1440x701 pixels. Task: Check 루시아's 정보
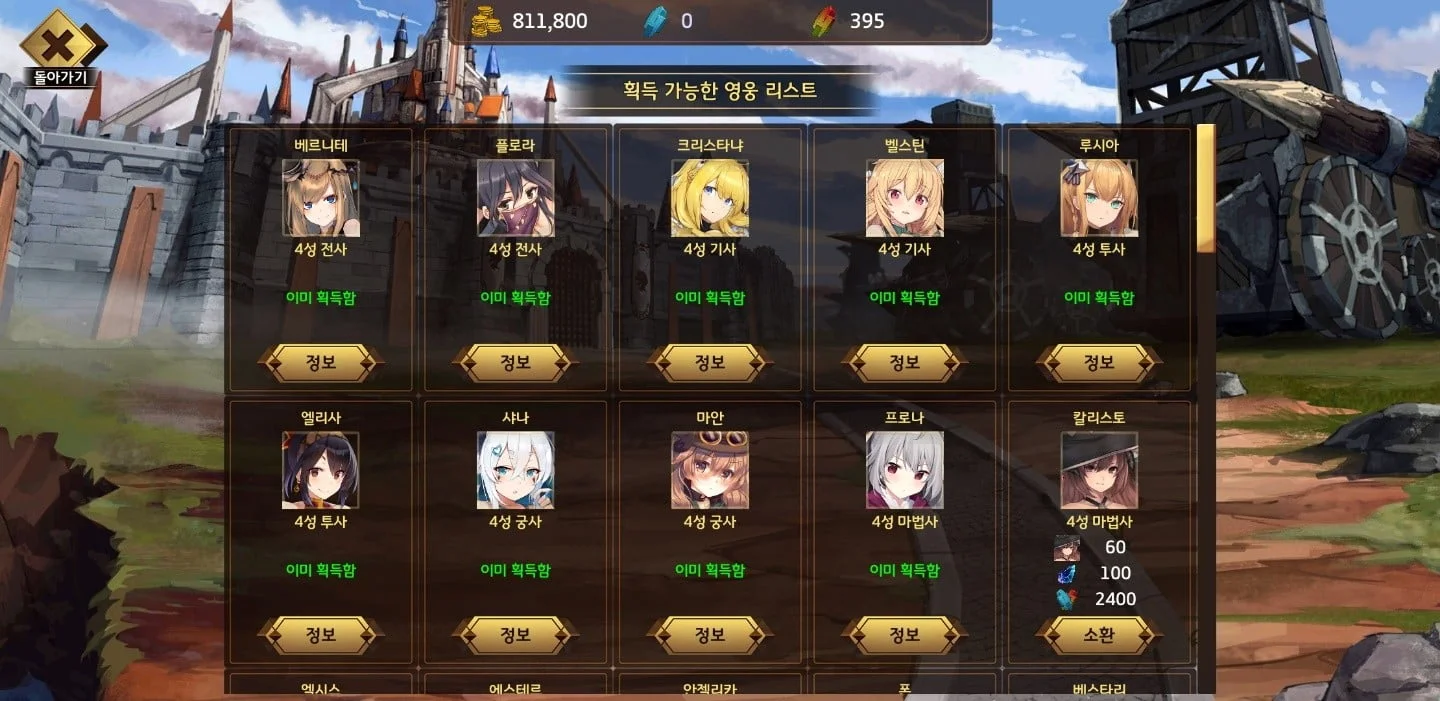(1098, 363)
